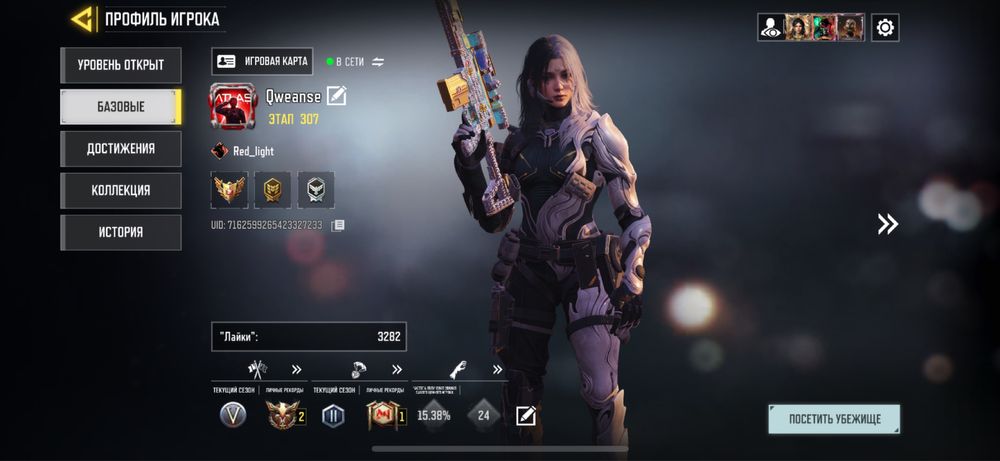This screenshot has width=1000, height=461.
Task: Click the red Atlas player avatar
Action: pyautogui.click(x=232, y=108)
